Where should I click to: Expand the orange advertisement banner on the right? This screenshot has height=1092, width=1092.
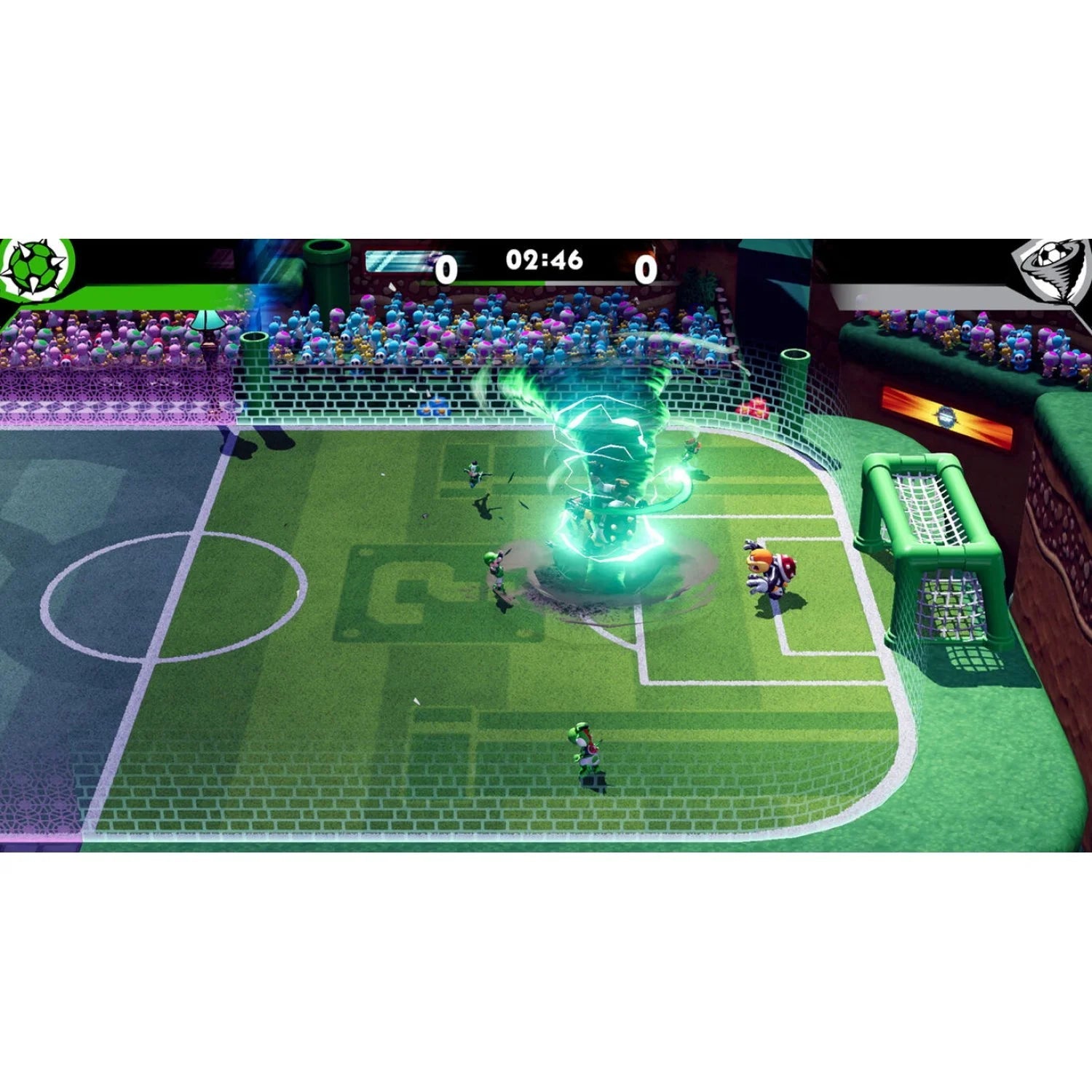coord(946,415)
